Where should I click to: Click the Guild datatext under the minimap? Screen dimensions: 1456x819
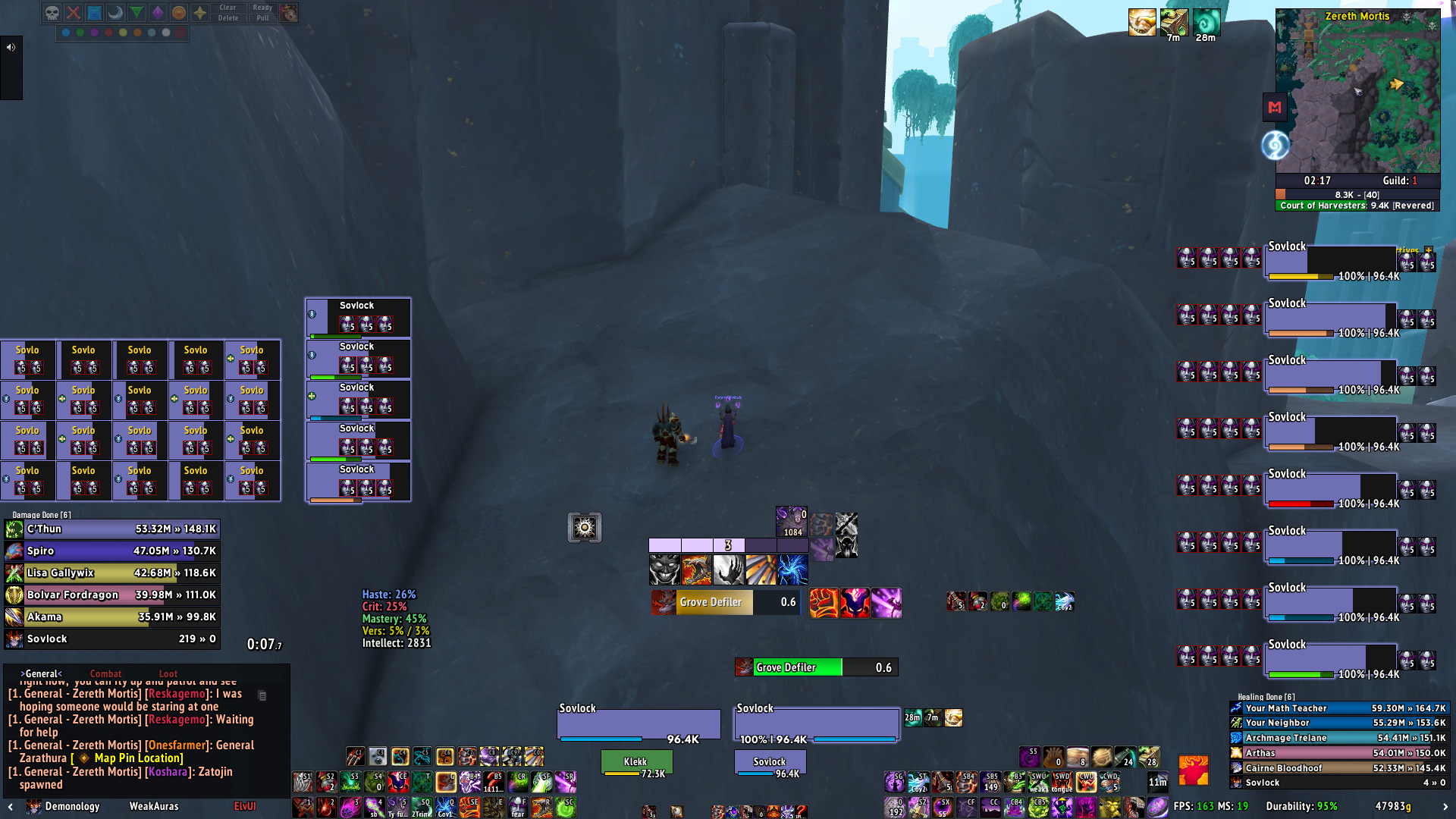1399,180
